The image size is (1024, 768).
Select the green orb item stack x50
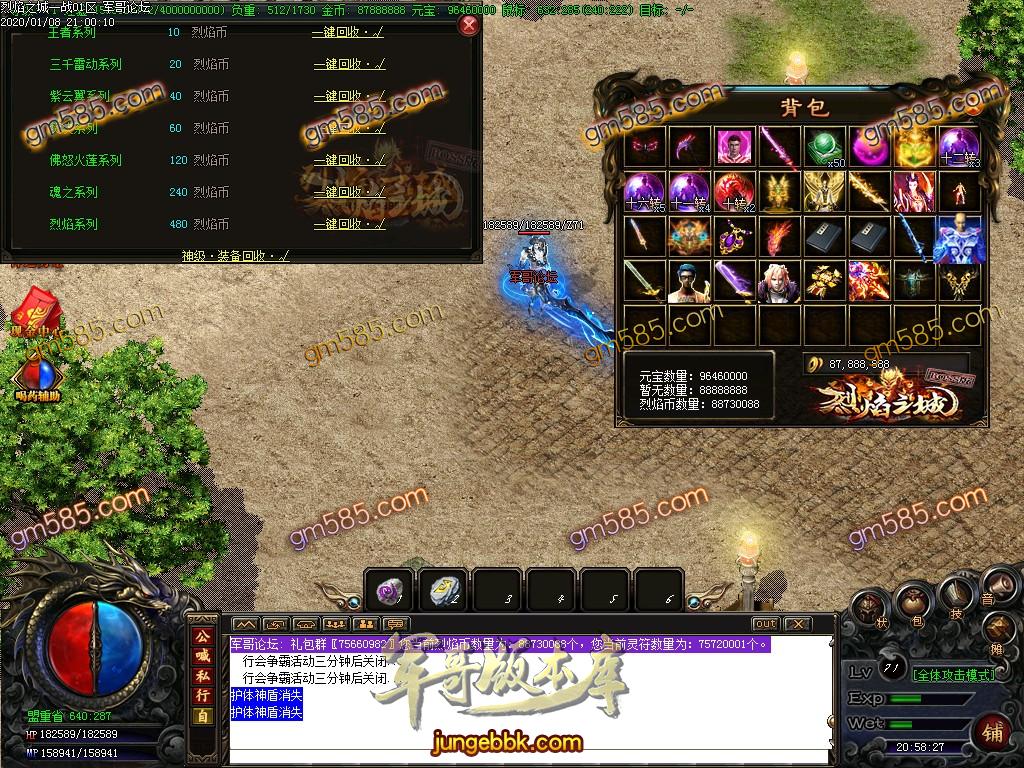click(x=824, y=147)
